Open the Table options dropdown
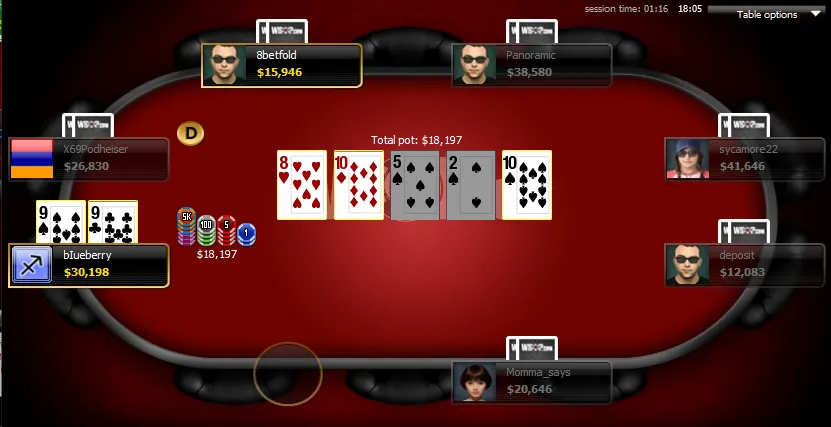 (774, 14)
